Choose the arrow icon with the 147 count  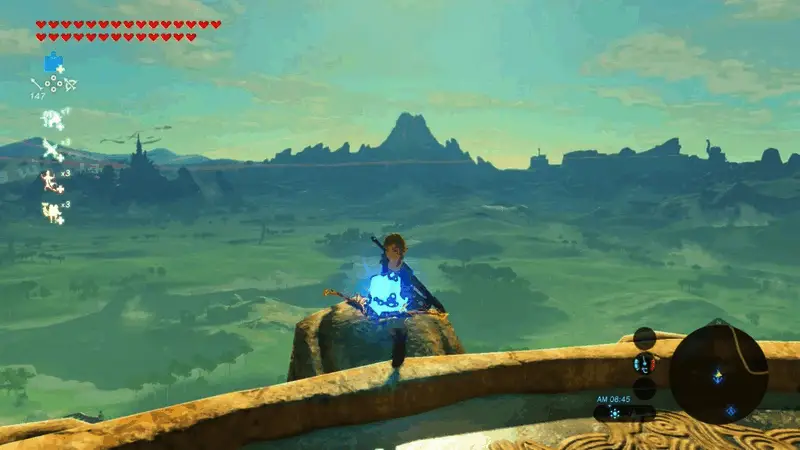point(39,85)
